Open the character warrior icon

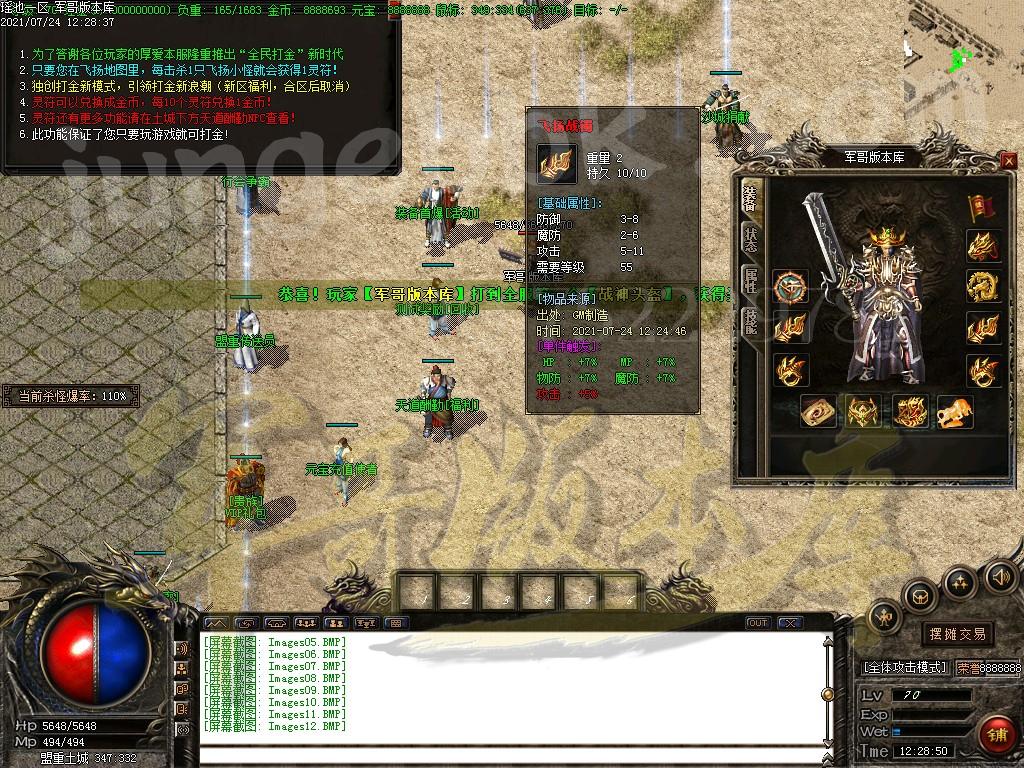click(884, 619)
